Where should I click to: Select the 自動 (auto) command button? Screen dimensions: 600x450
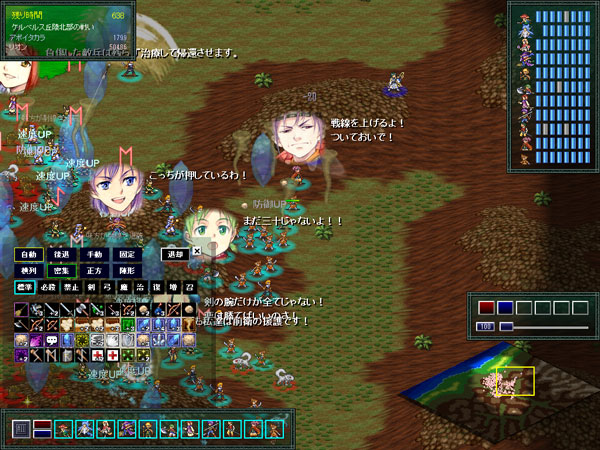tap(28, 254)
